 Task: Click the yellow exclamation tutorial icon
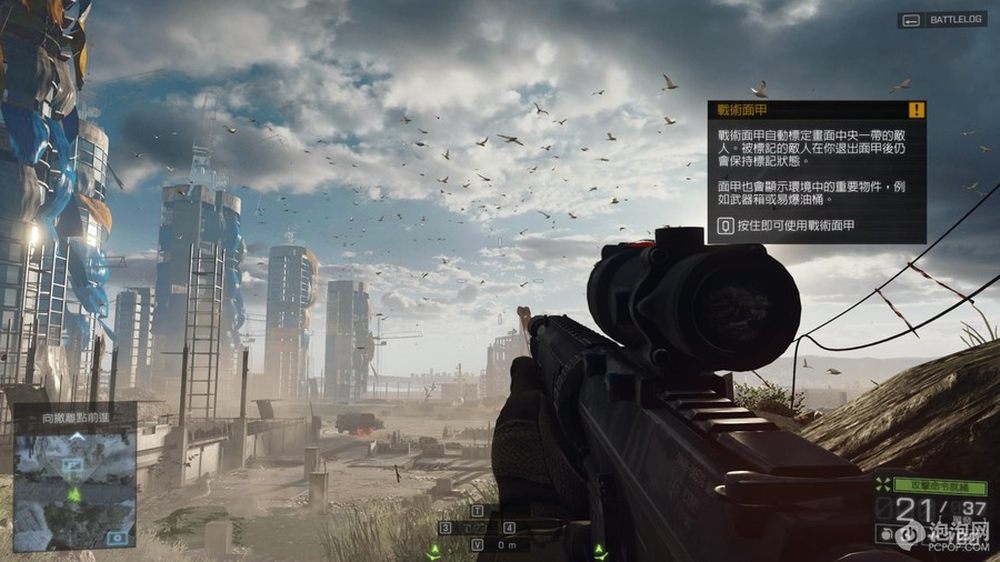pyautogui.click(x=916, y=110)
